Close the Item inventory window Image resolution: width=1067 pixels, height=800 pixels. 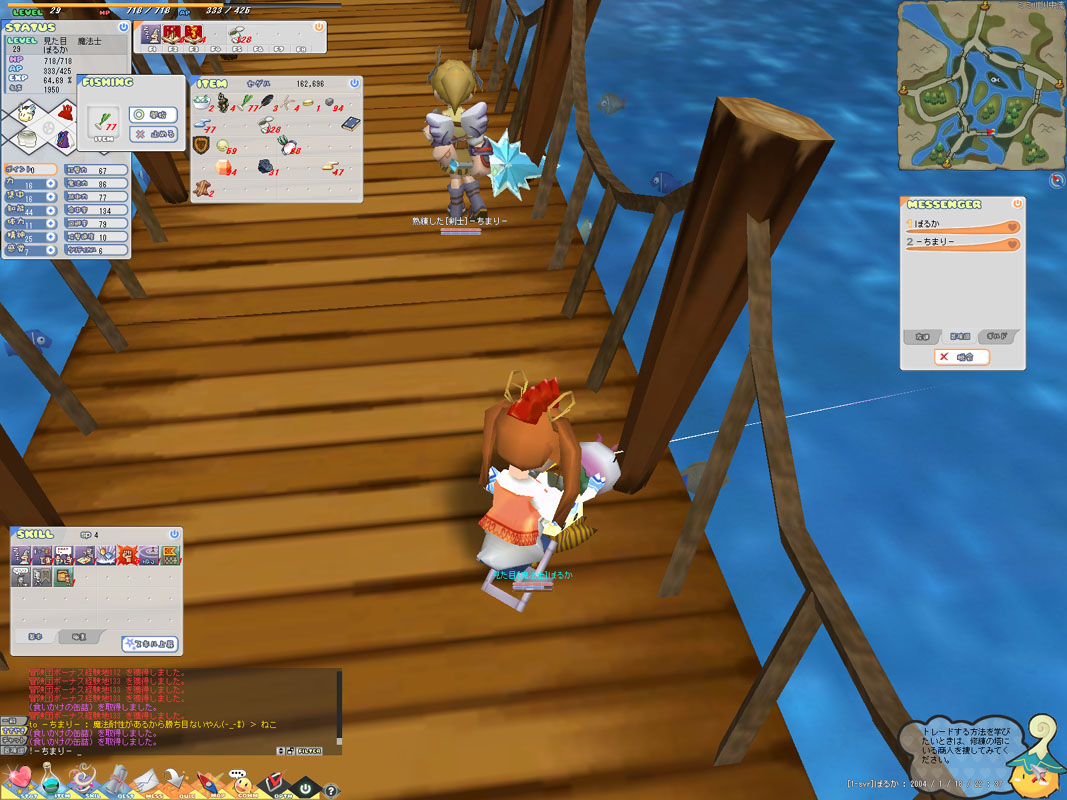(x=354, y=83)
